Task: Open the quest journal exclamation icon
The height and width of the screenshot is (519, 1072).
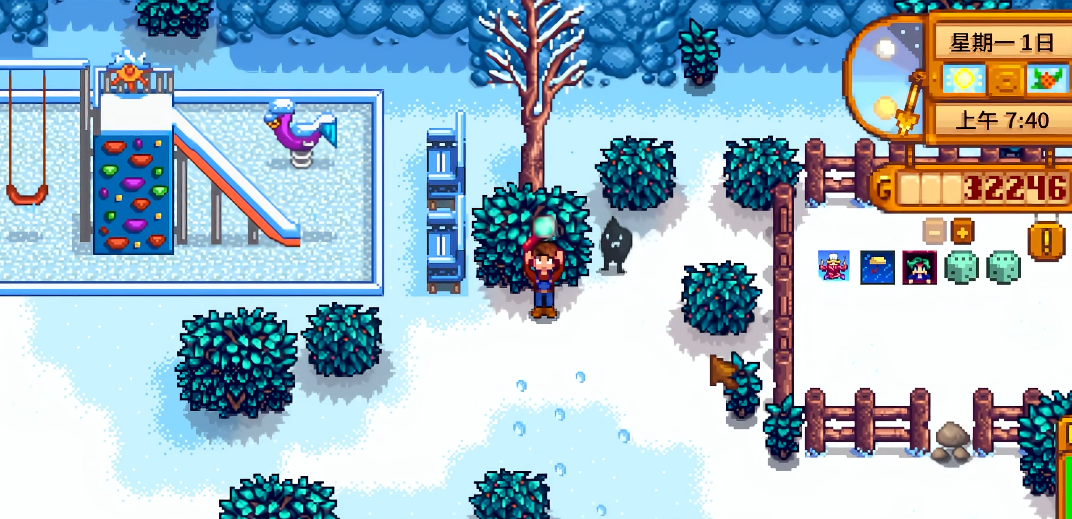Action: (1046, 240)
